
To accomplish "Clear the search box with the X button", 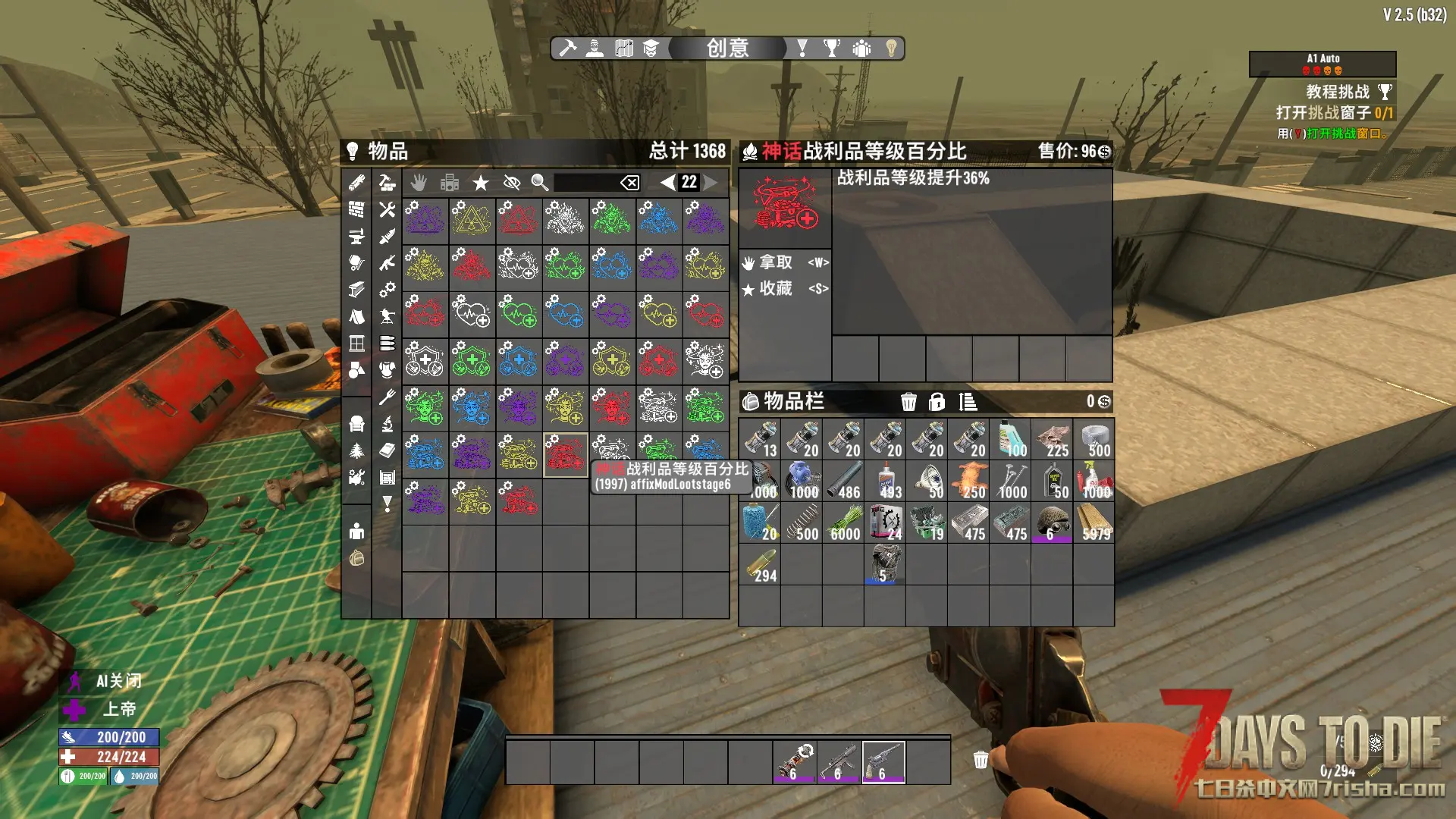I will point(629,182).
